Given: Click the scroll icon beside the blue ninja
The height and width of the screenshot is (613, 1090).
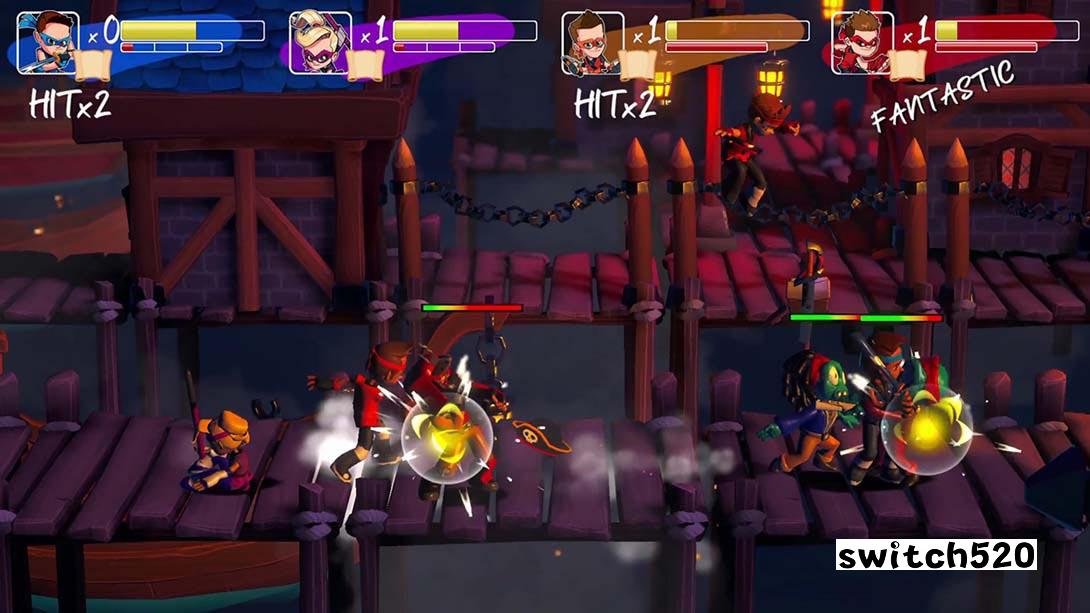Looking at the screenshot, I should click(91, 64).
